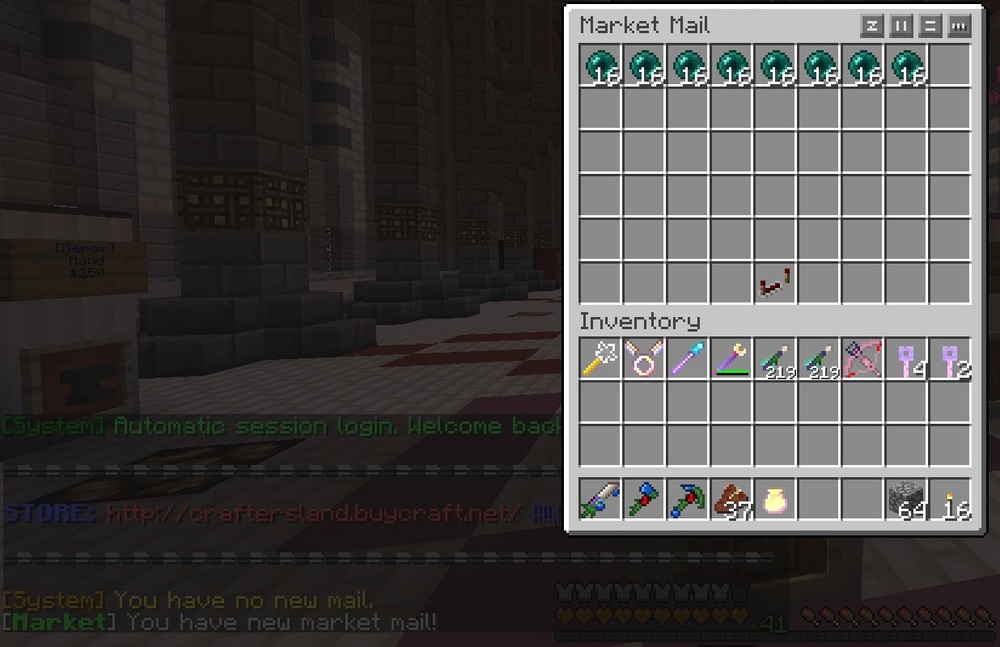
Task: Take the lever item from Market Mail
Action: click(x=775, y=284)
